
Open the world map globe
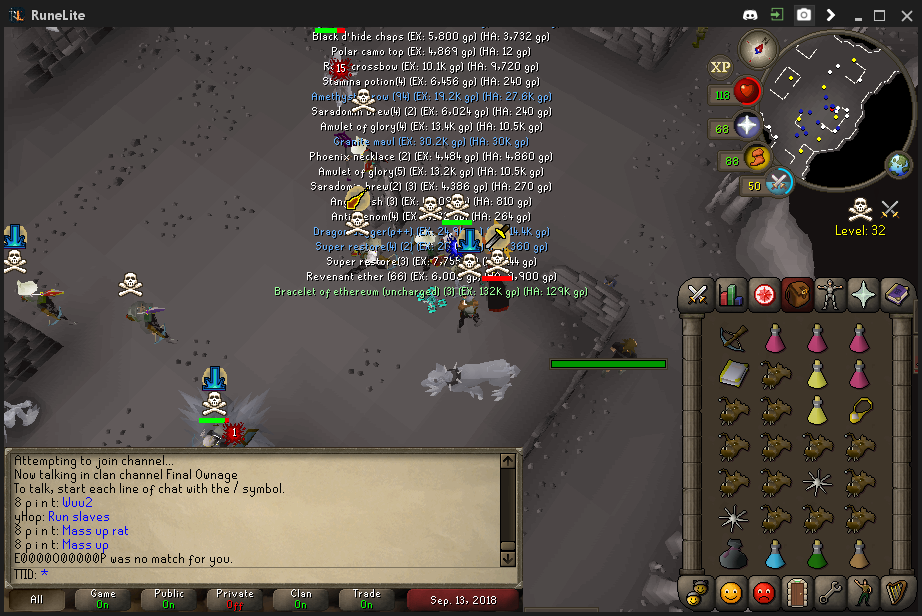897,164
